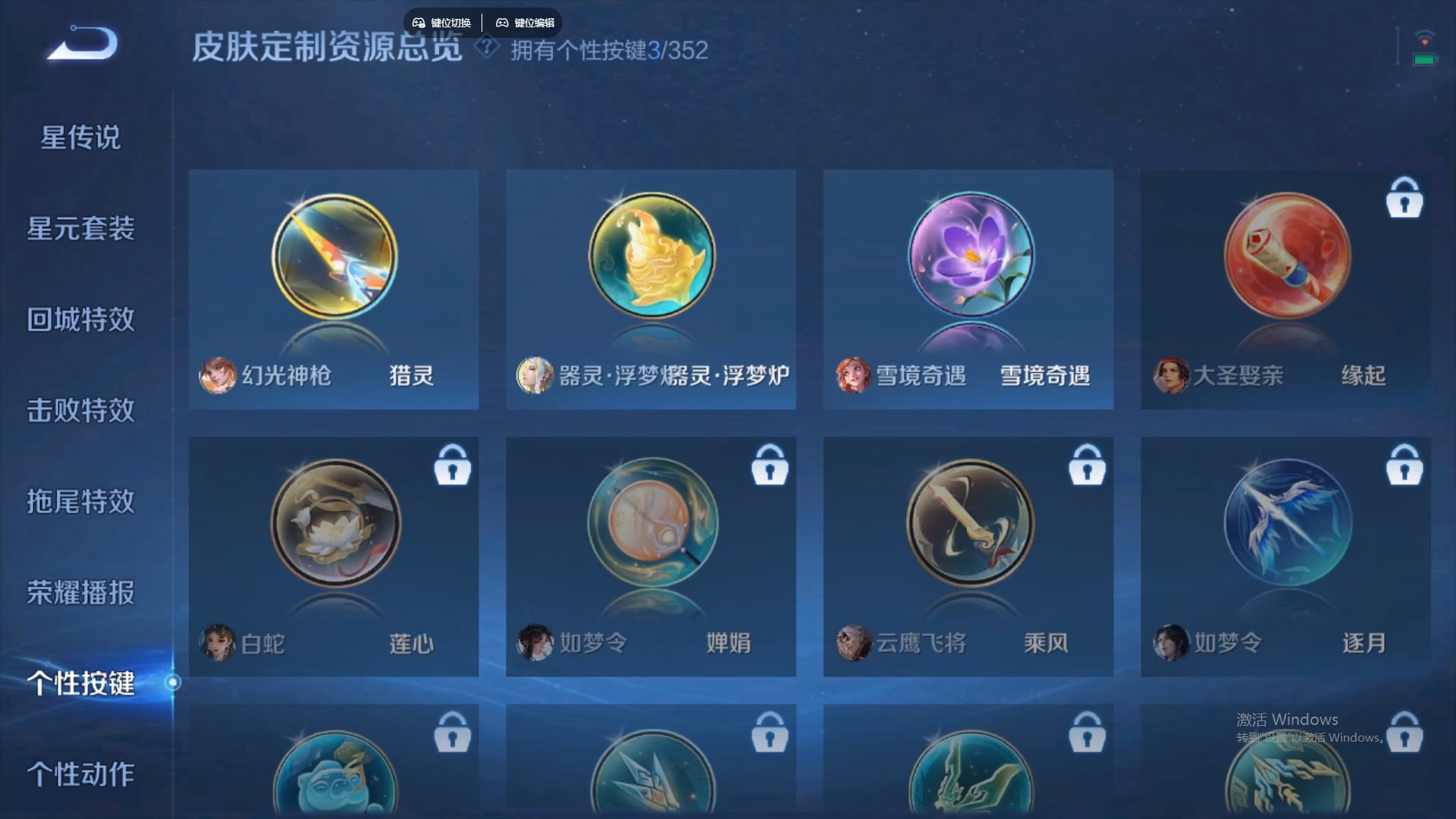
Task: Click the 缘起 red staff icon
Action: click(x=1285, y=256)
